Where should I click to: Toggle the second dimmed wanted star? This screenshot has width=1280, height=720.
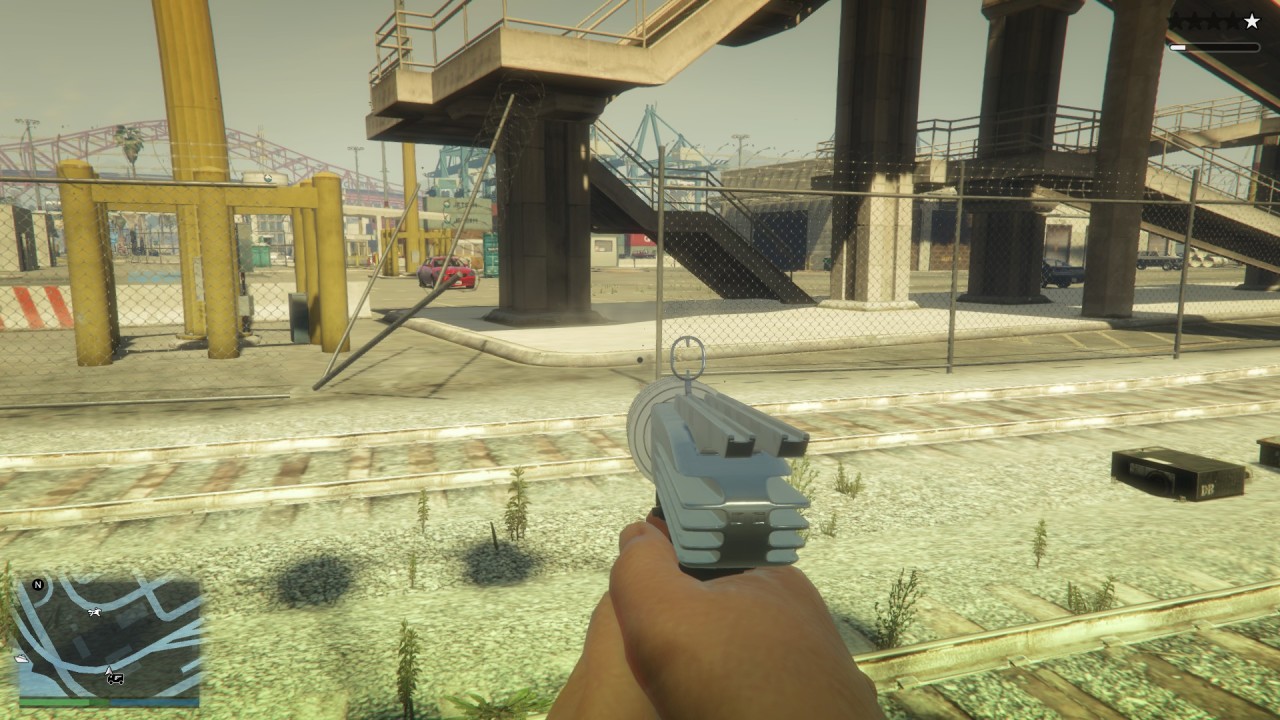[1194, 20]
